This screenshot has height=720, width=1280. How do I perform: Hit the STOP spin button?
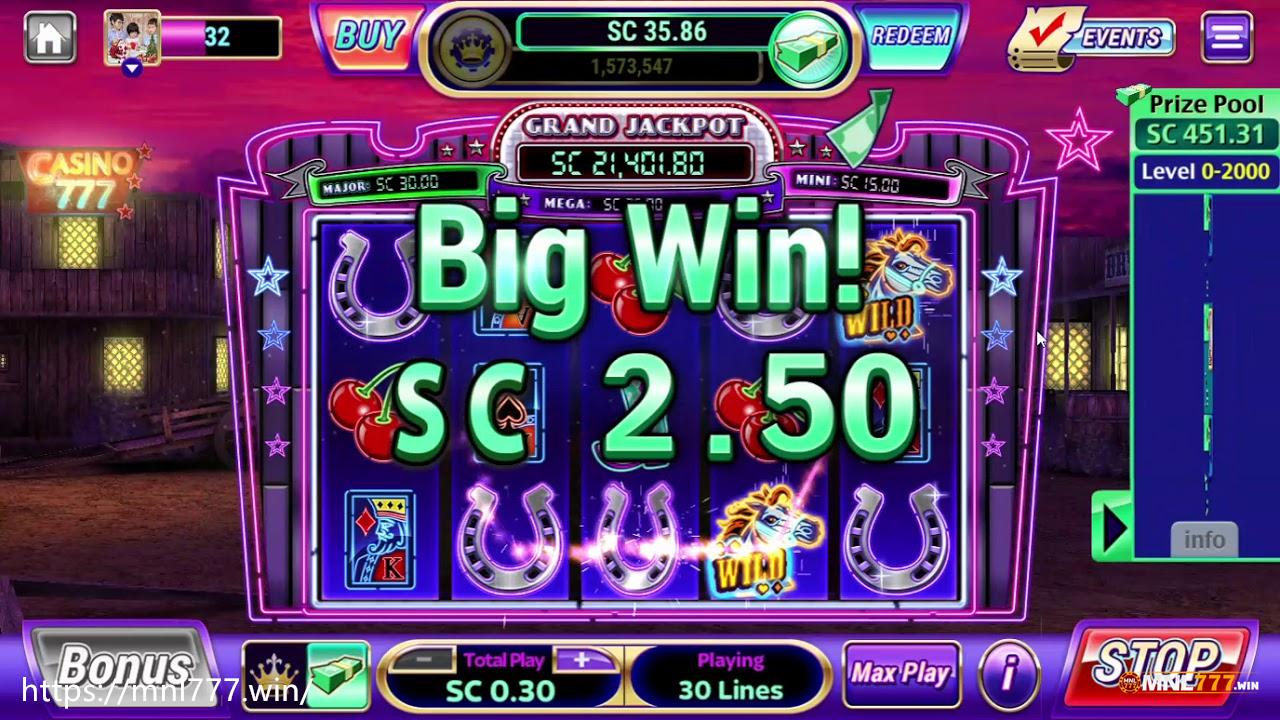1158,664
